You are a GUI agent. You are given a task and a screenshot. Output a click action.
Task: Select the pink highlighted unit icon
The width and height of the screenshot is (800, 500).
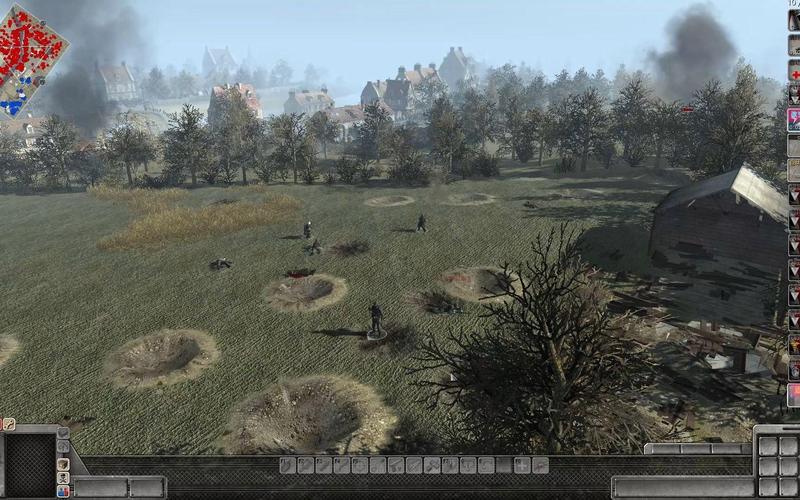pyautogui.click(x=794, y=120)
